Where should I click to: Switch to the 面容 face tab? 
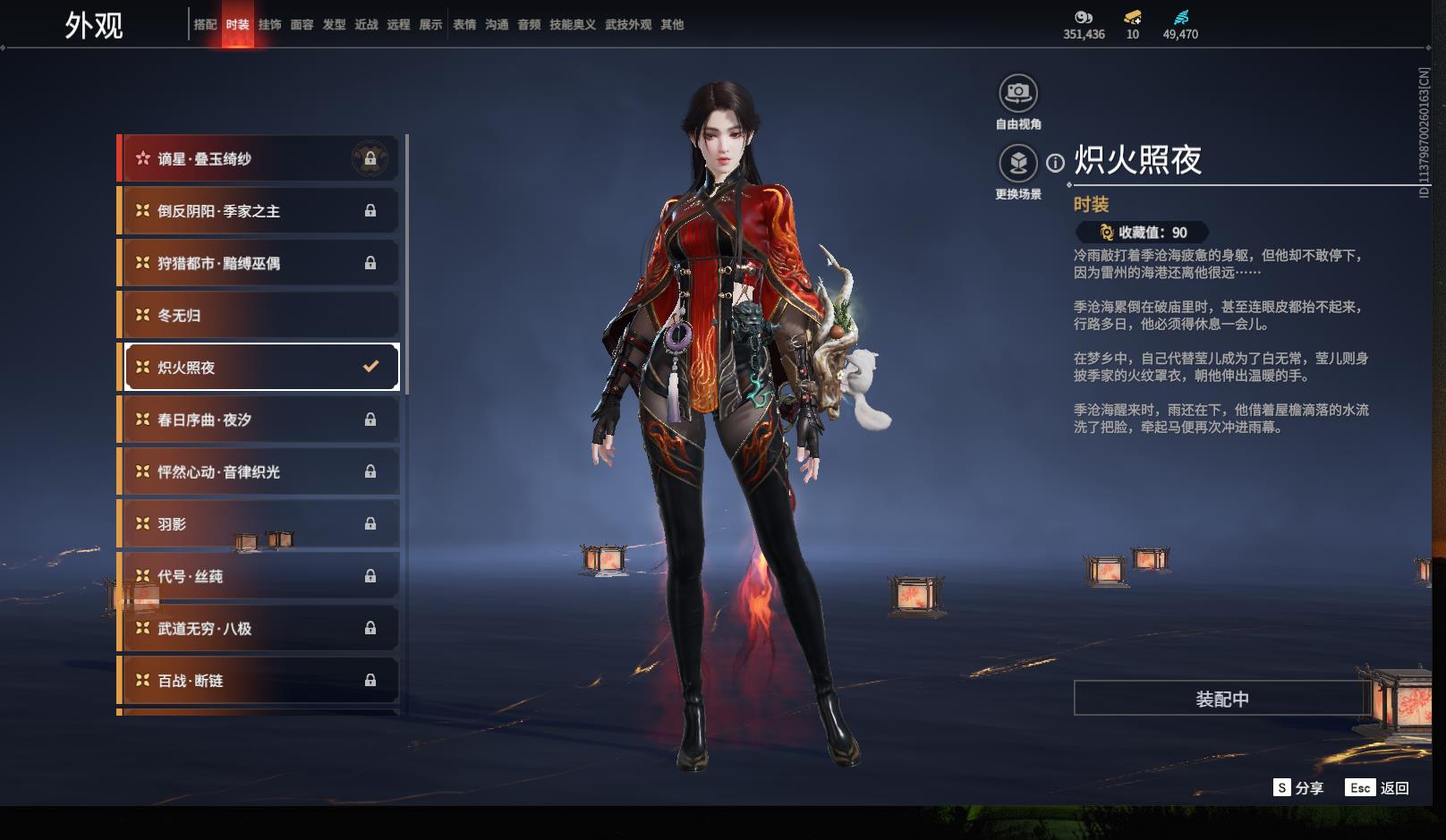pos(302,25)
